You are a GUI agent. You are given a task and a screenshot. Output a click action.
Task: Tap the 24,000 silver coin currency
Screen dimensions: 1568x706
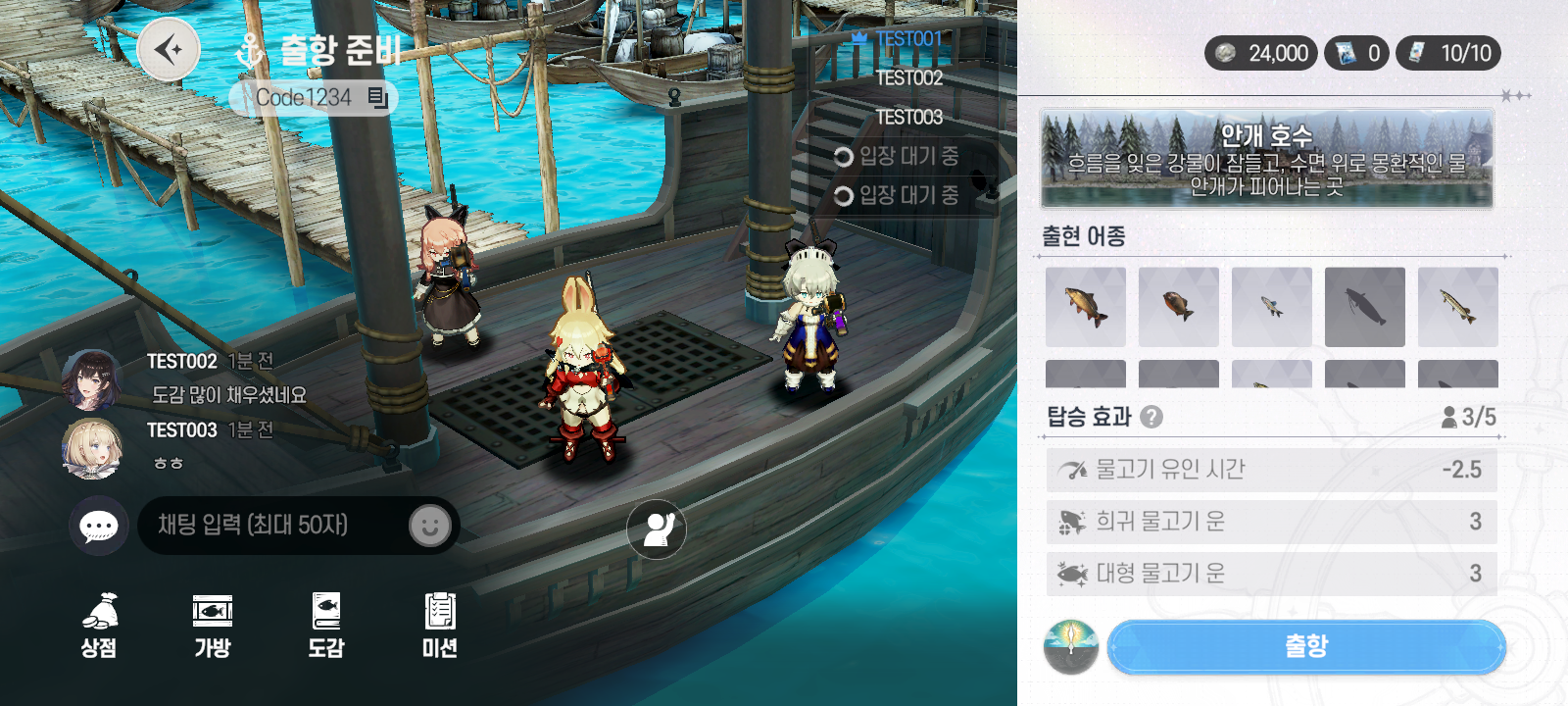[1262, 53]
